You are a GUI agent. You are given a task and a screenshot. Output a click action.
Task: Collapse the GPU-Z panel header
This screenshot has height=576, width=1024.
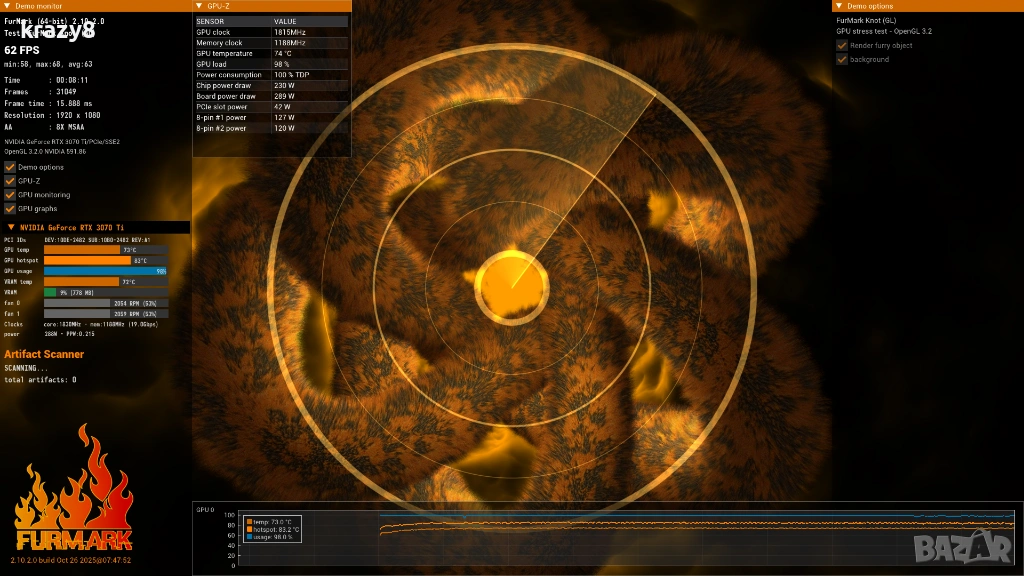point(198,6)
